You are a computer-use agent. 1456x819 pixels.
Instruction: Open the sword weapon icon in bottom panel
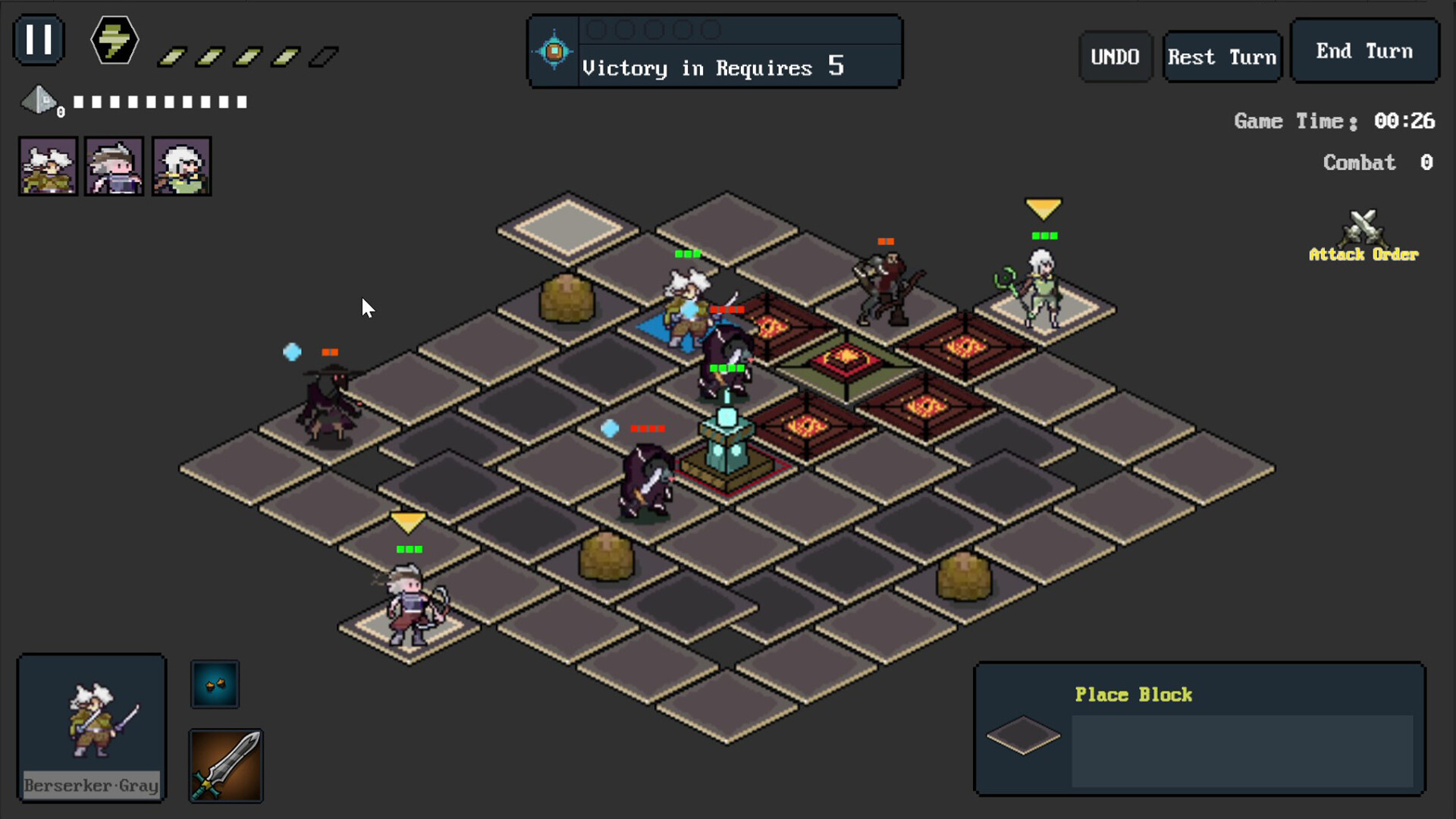[x=225, y=765]
